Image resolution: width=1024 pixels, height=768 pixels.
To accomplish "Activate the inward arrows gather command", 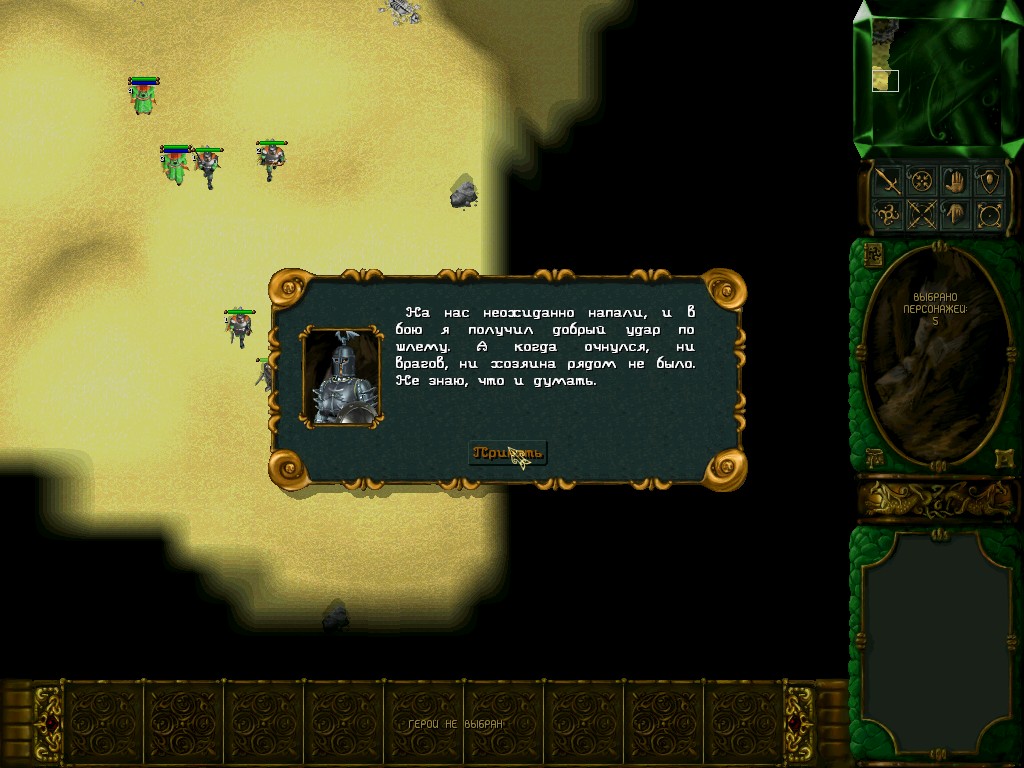I will [x=922, y=181].
